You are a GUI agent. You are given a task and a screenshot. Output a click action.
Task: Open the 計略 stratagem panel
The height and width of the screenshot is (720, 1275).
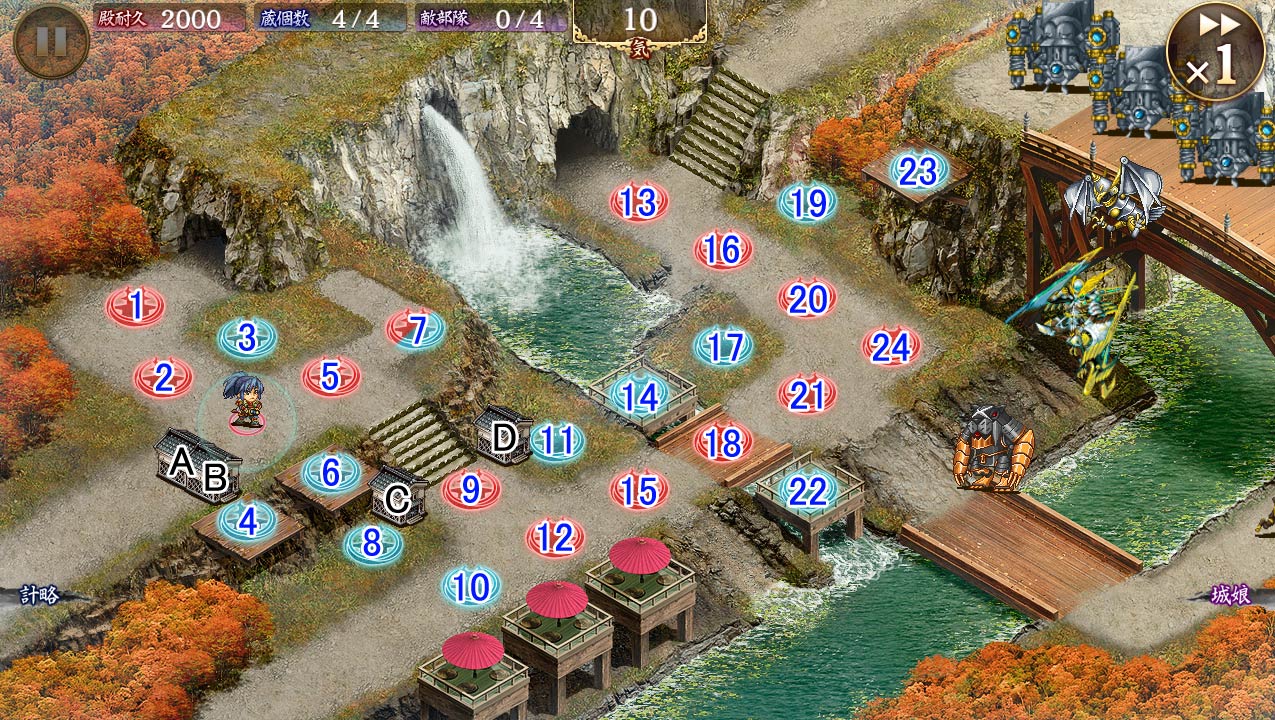40,595
